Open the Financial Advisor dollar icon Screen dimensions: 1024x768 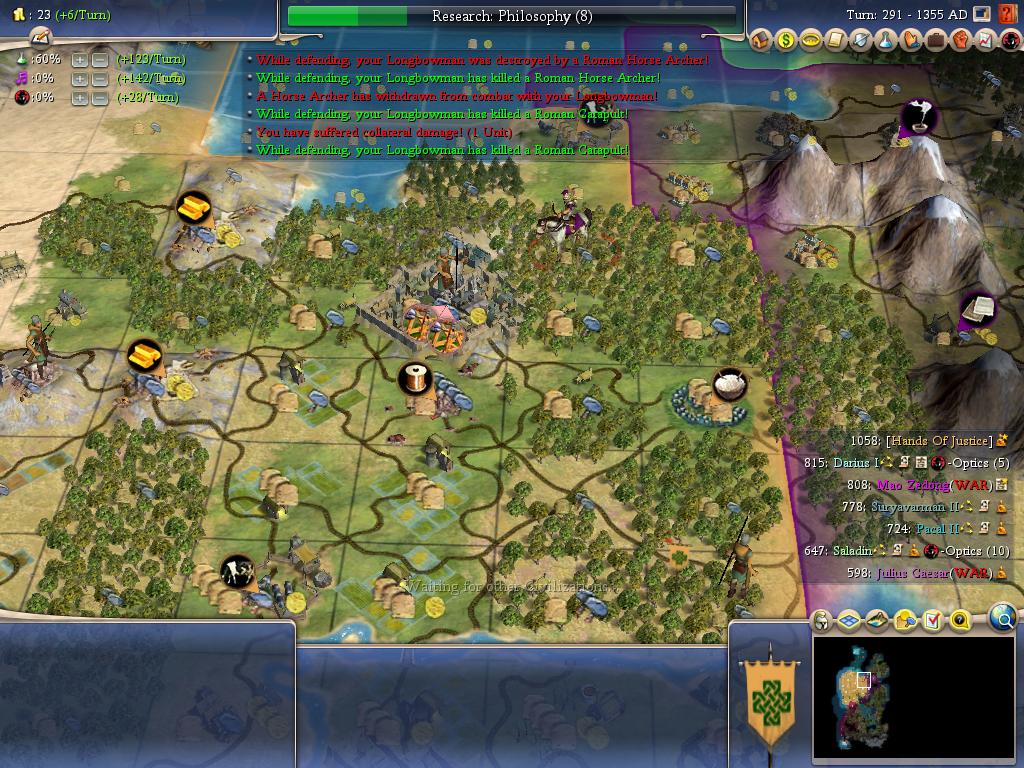coord(785,41)
